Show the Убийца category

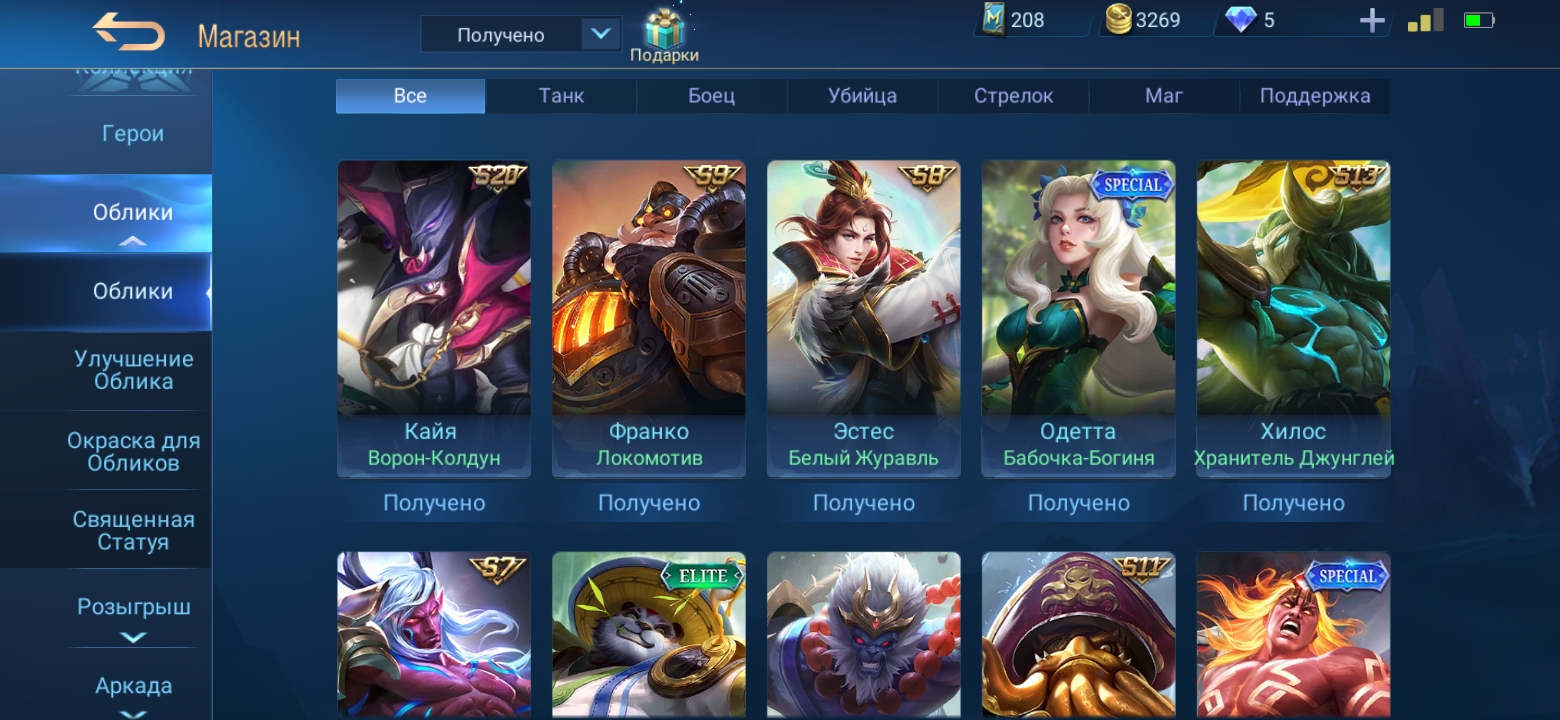pos(862,96)
